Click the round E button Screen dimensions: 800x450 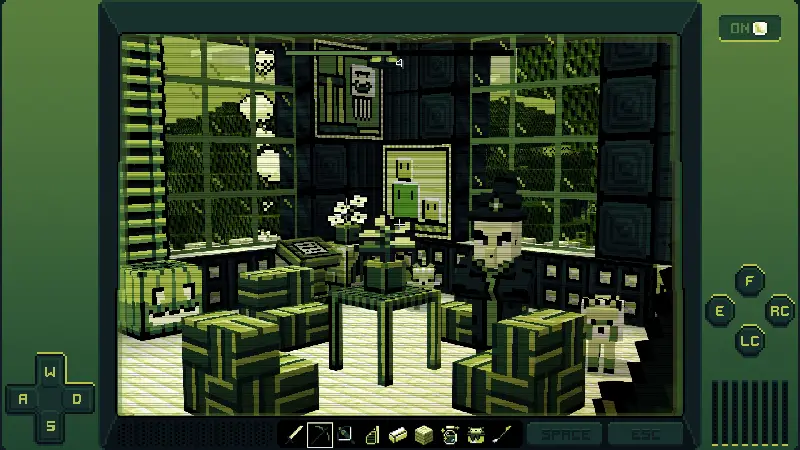720,311
